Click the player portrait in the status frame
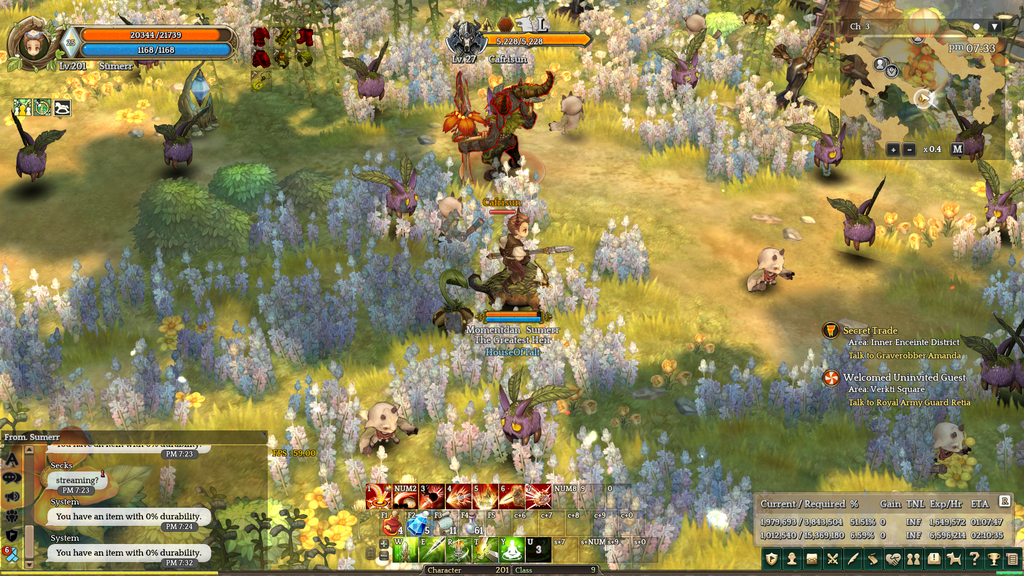Viewport: 1024px width, 576px height. tap(34, 43)
